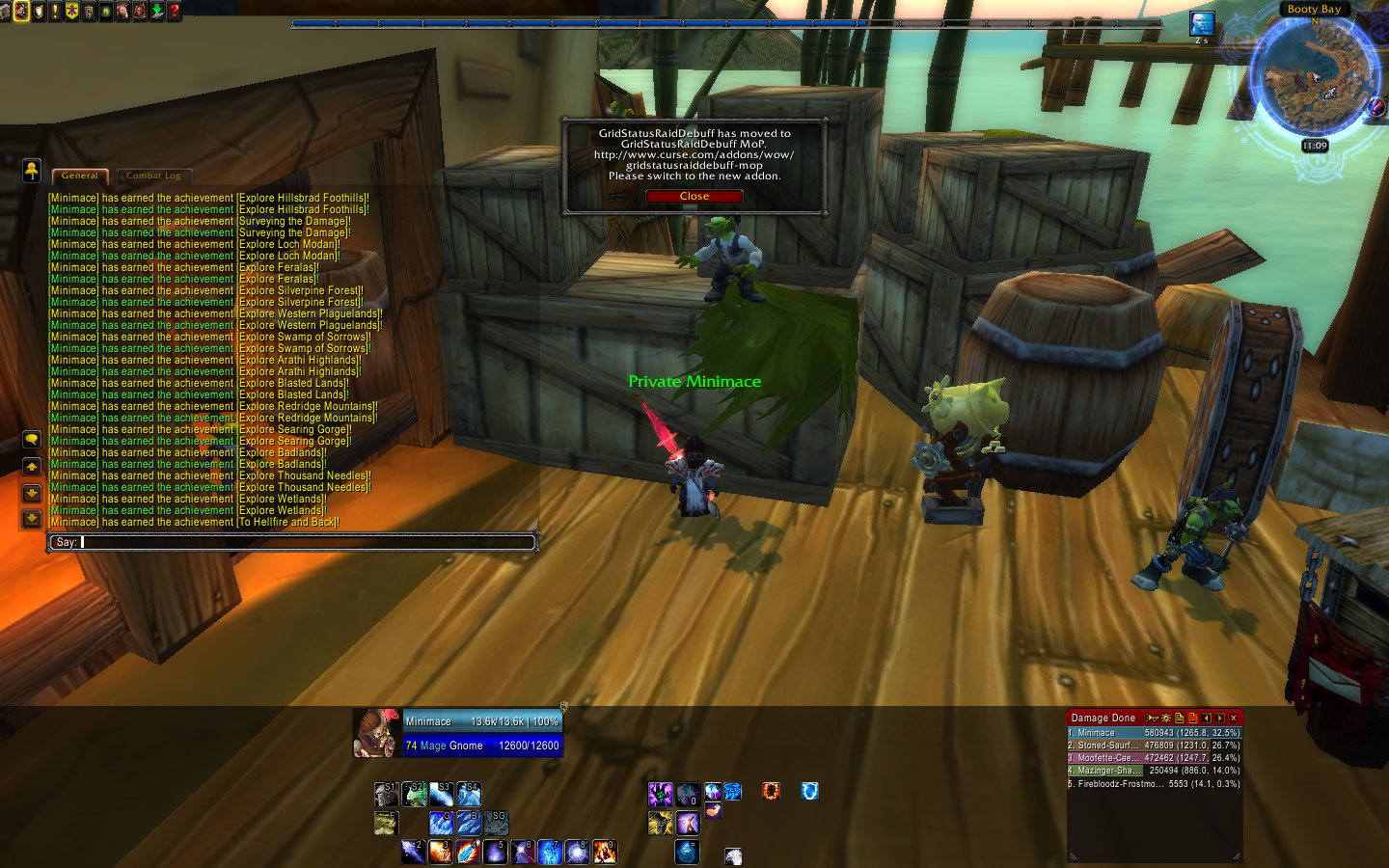
Task: Open the red question mark help icon
Action: coord(174,11)
